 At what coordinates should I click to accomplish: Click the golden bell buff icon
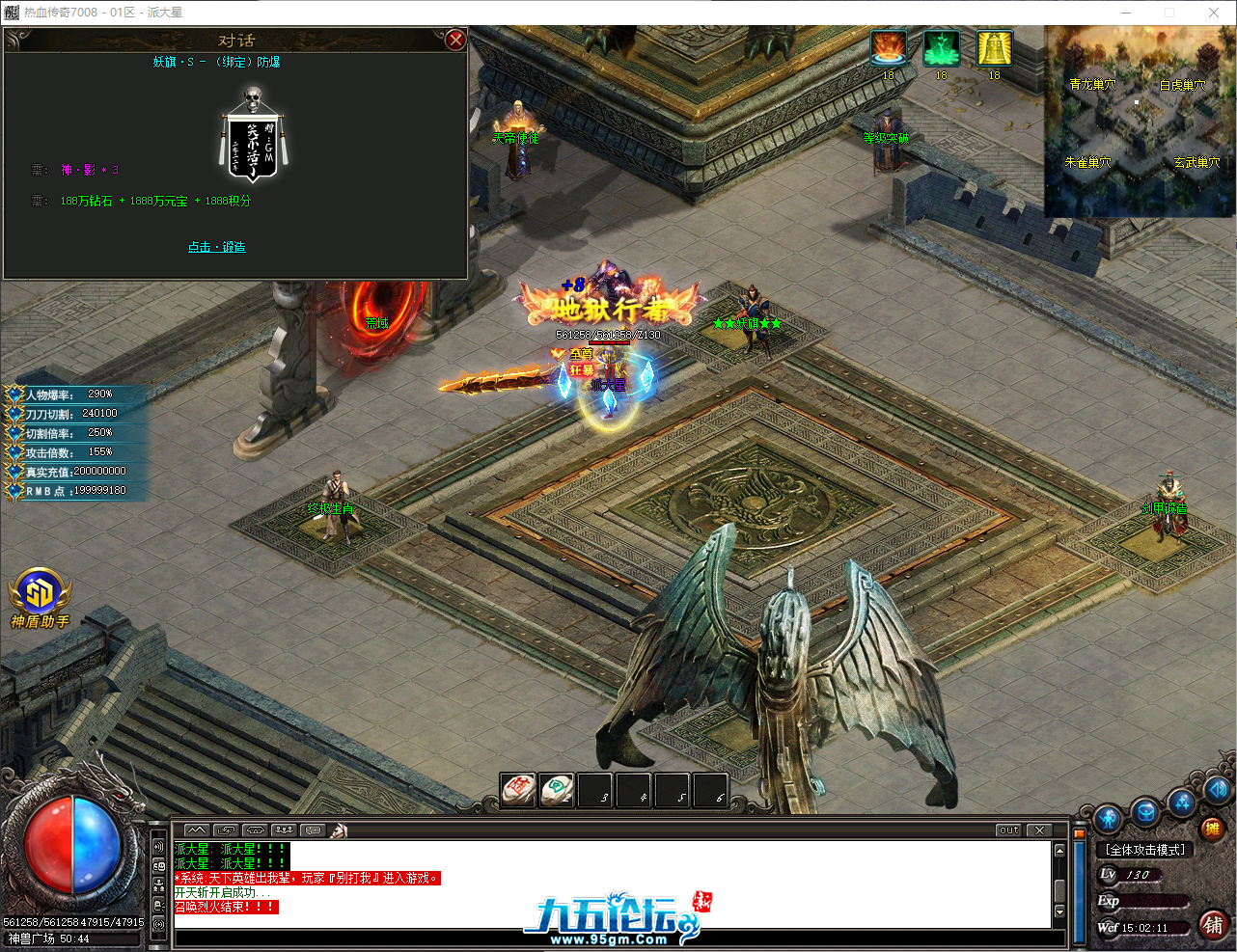994,46
